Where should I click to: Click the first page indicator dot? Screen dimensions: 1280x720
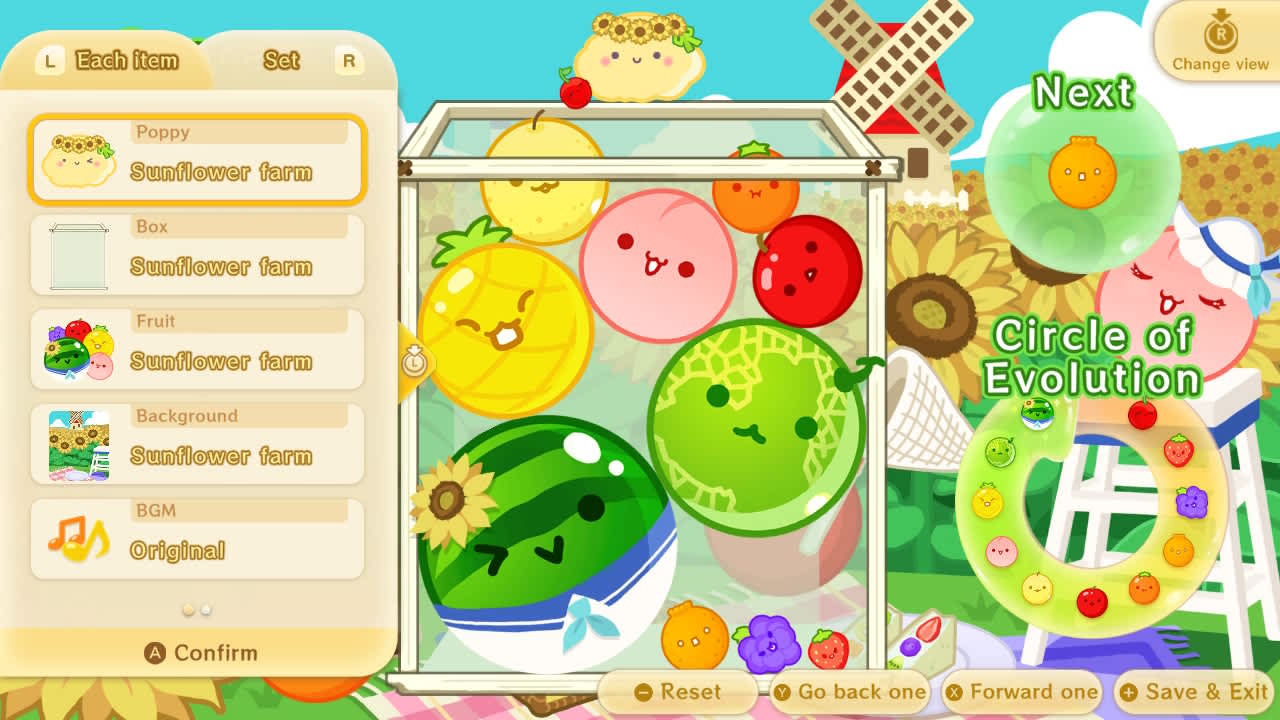pyautogui.click(x=188, y=609)
